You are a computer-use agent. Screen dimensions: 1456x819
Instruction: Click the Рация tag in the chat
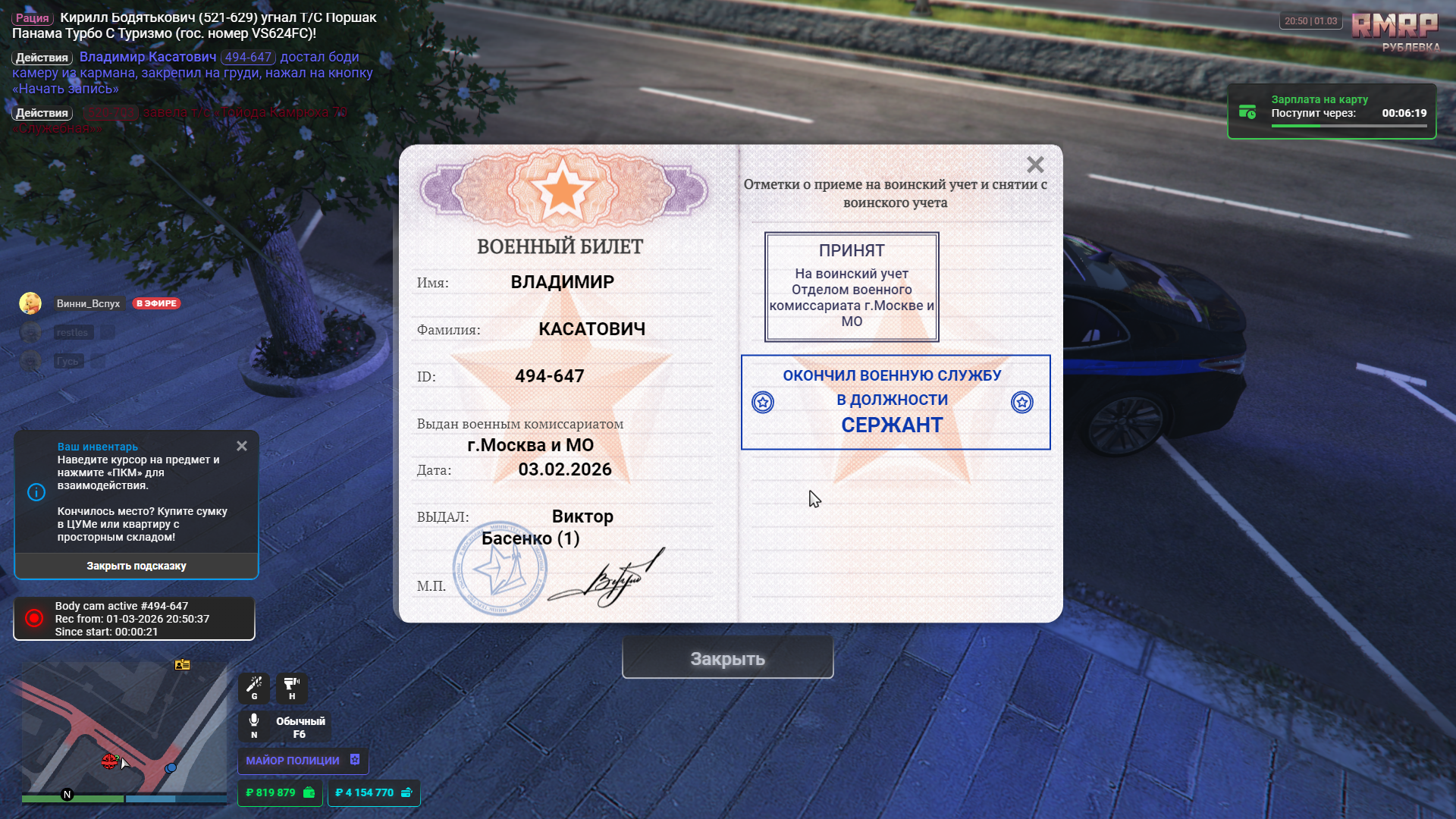tap(33, 18)
